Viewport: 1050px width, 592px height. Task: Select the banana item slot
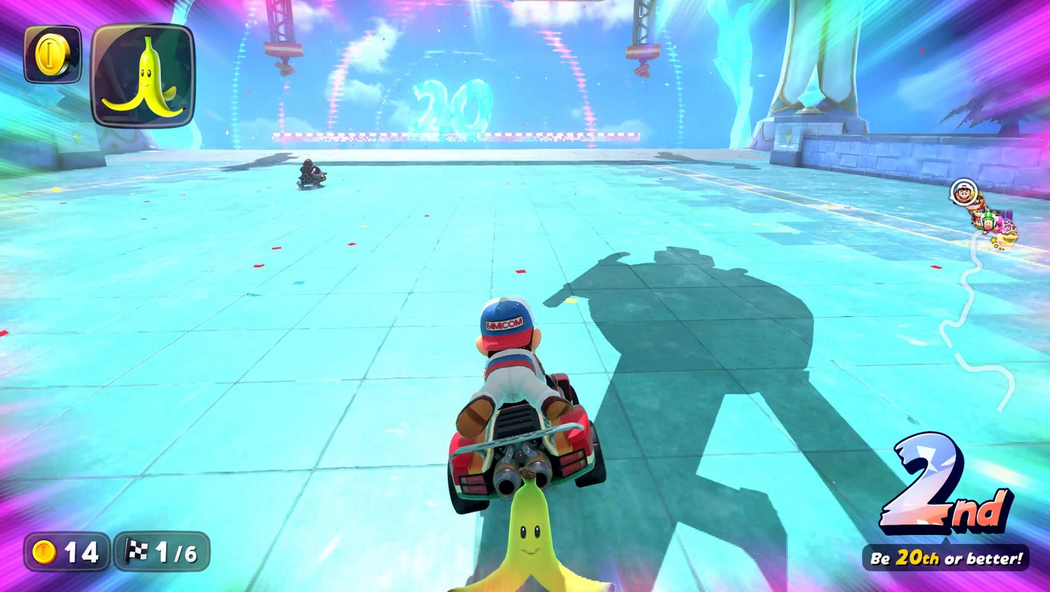143,76
